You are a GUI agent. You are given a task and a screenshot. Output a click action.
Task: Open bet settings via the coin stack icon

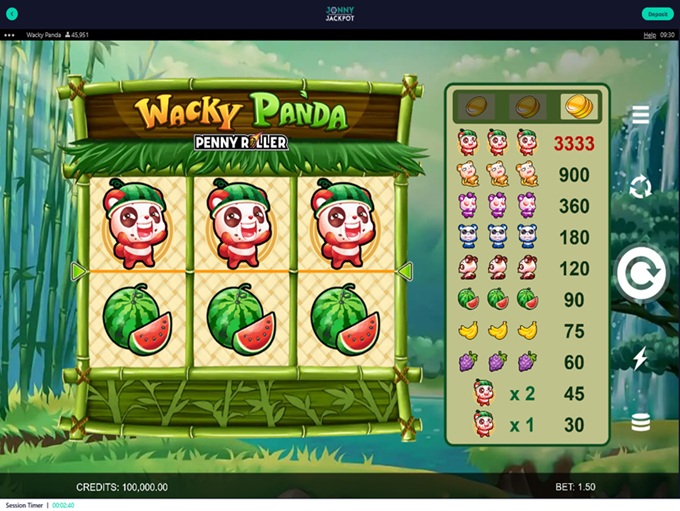click(x=640, y=423)
